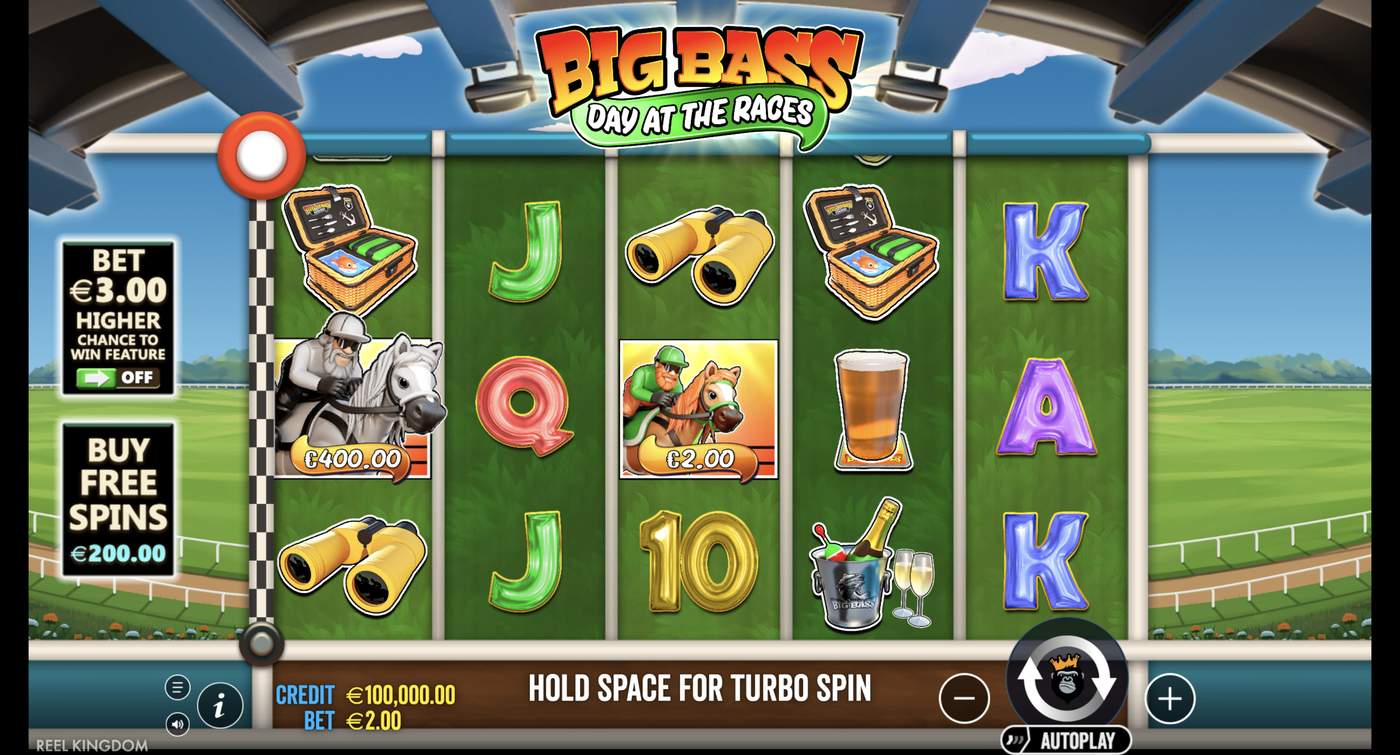Viewport: 1400px width, 755px height.
Task: Open the hamburger menu icon
Action: coord(177,687)
